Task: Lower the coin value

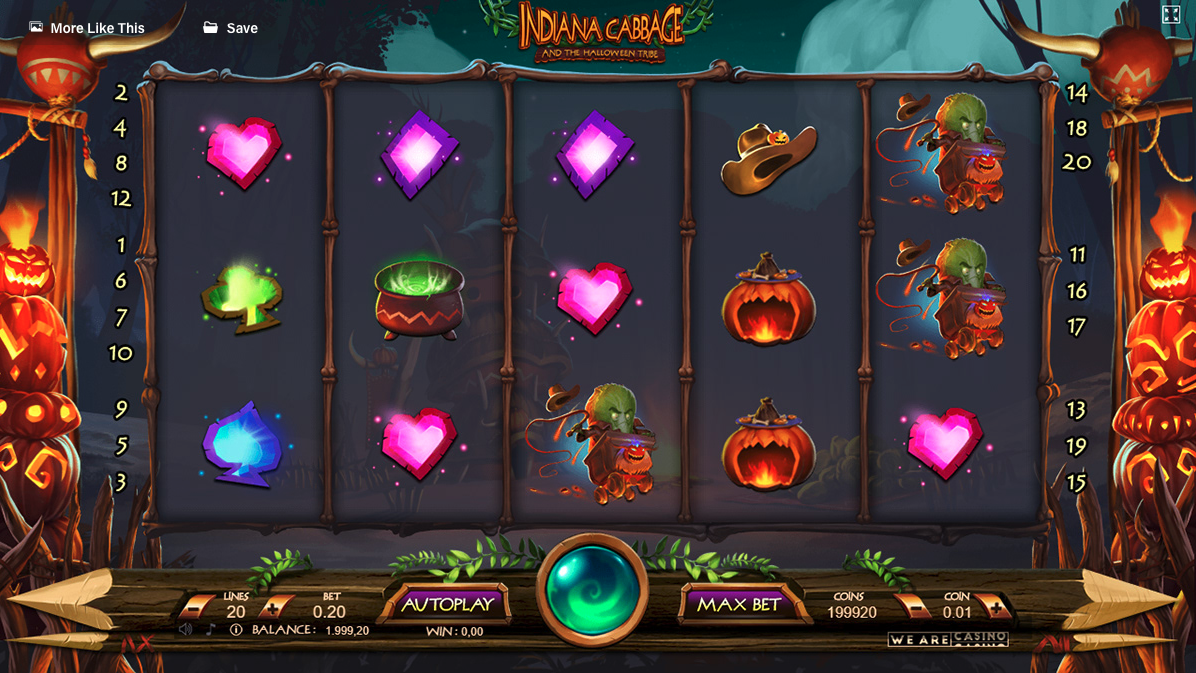Action: pos(912,605)
